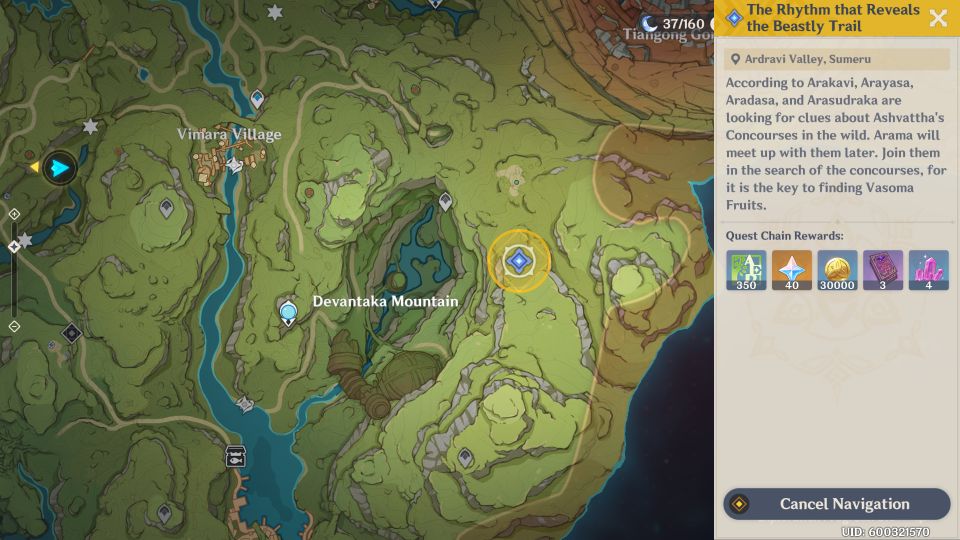960x540 pixels.
Task: Select the waypoint north of Vimara Village
Action: tap(257, 98)
